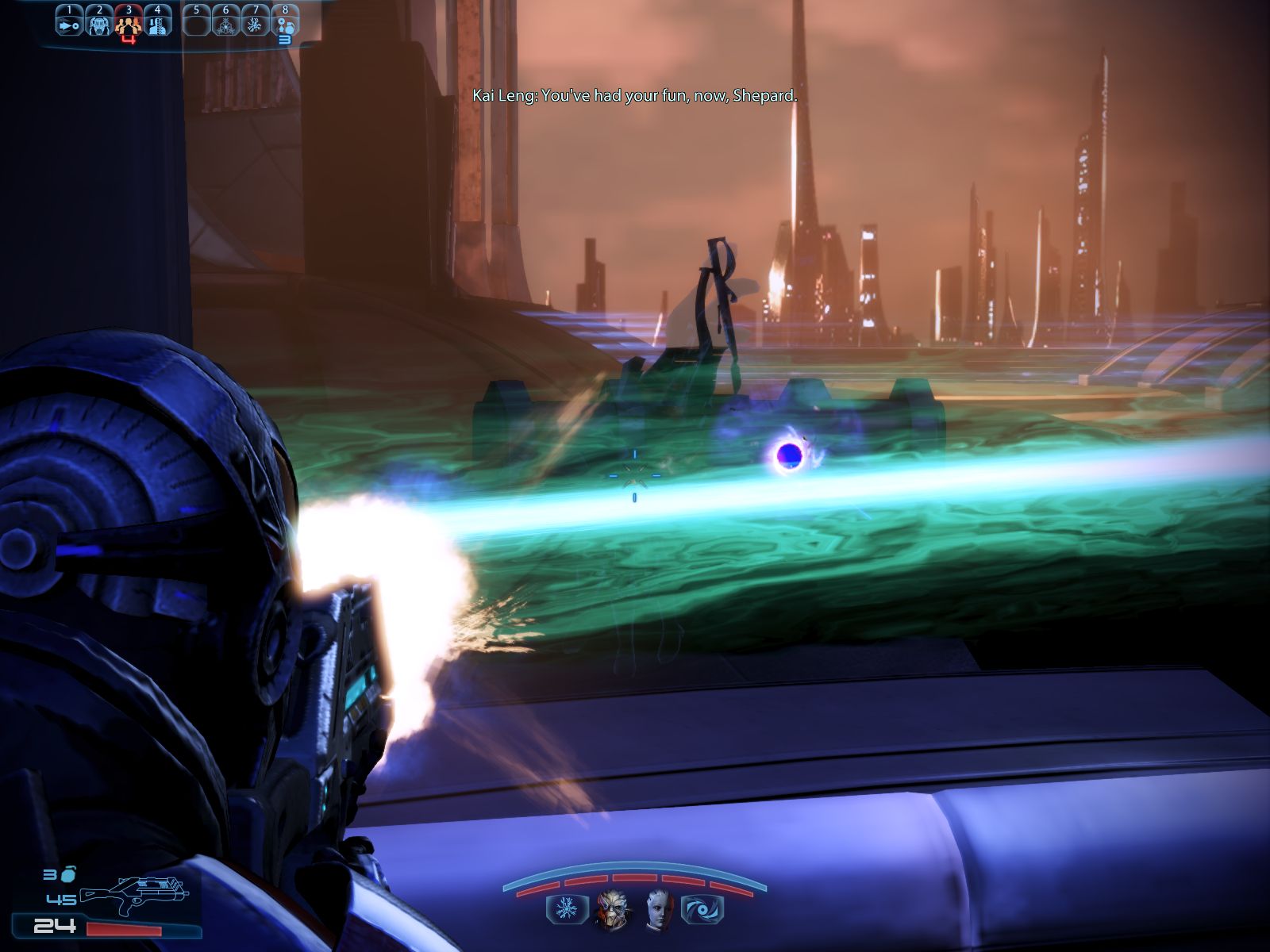The height and width of the screenshot is (952, 1270).
Task: Click the equipped rifle weapon outline
Action: coord(133,893)
